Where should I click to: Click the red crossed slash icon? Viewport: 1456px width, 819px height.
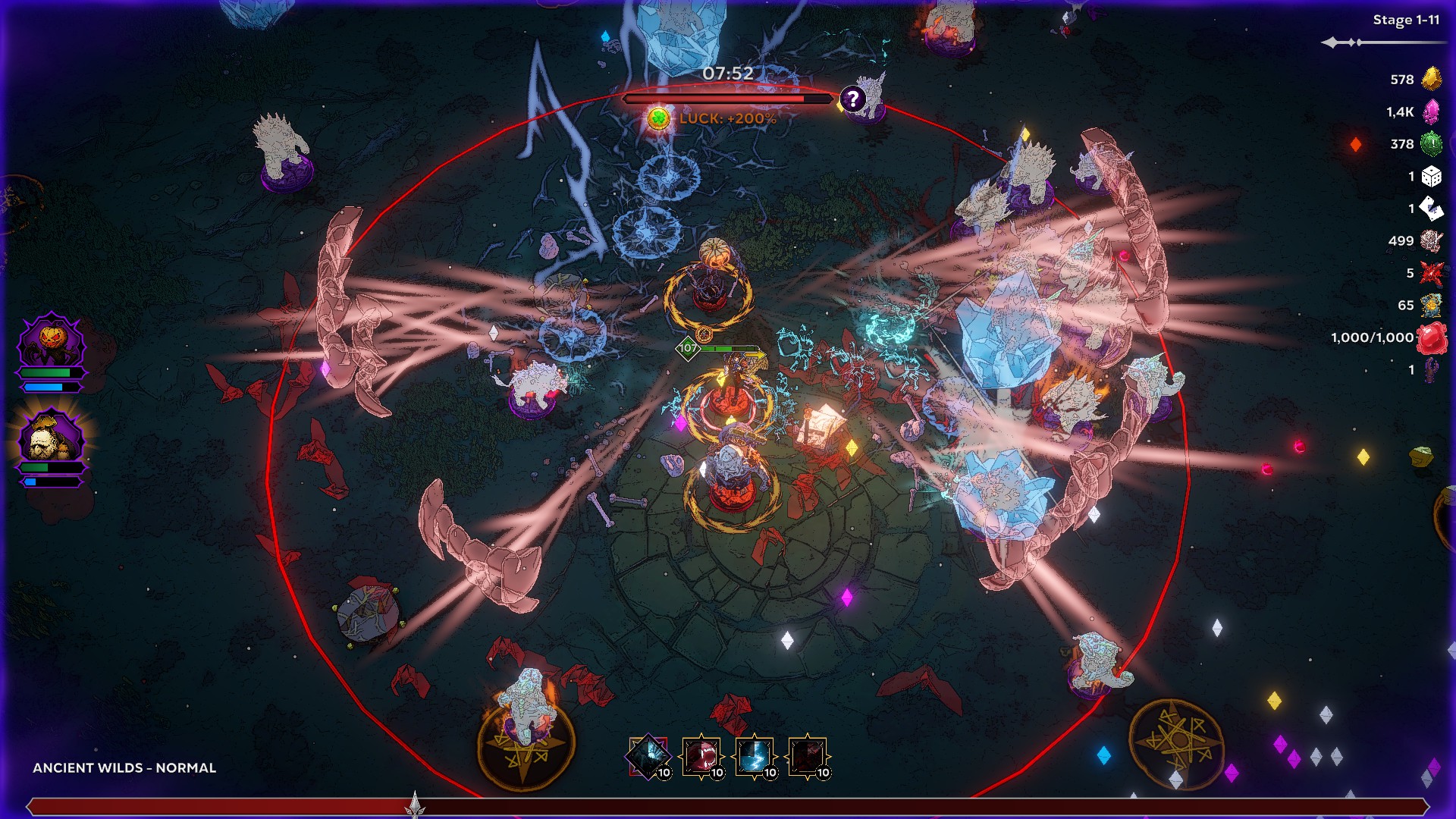1431,273
